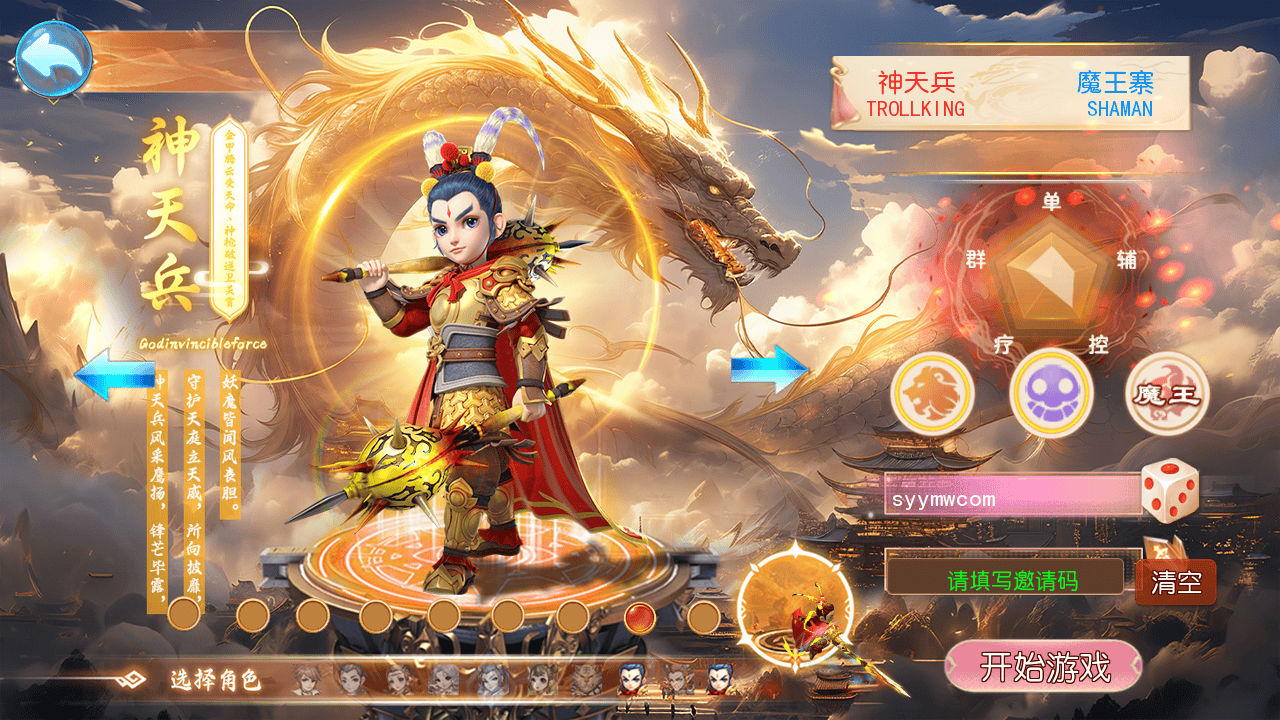Choose the orange lion faction icon
The image size is (1280, 720).
932,393
